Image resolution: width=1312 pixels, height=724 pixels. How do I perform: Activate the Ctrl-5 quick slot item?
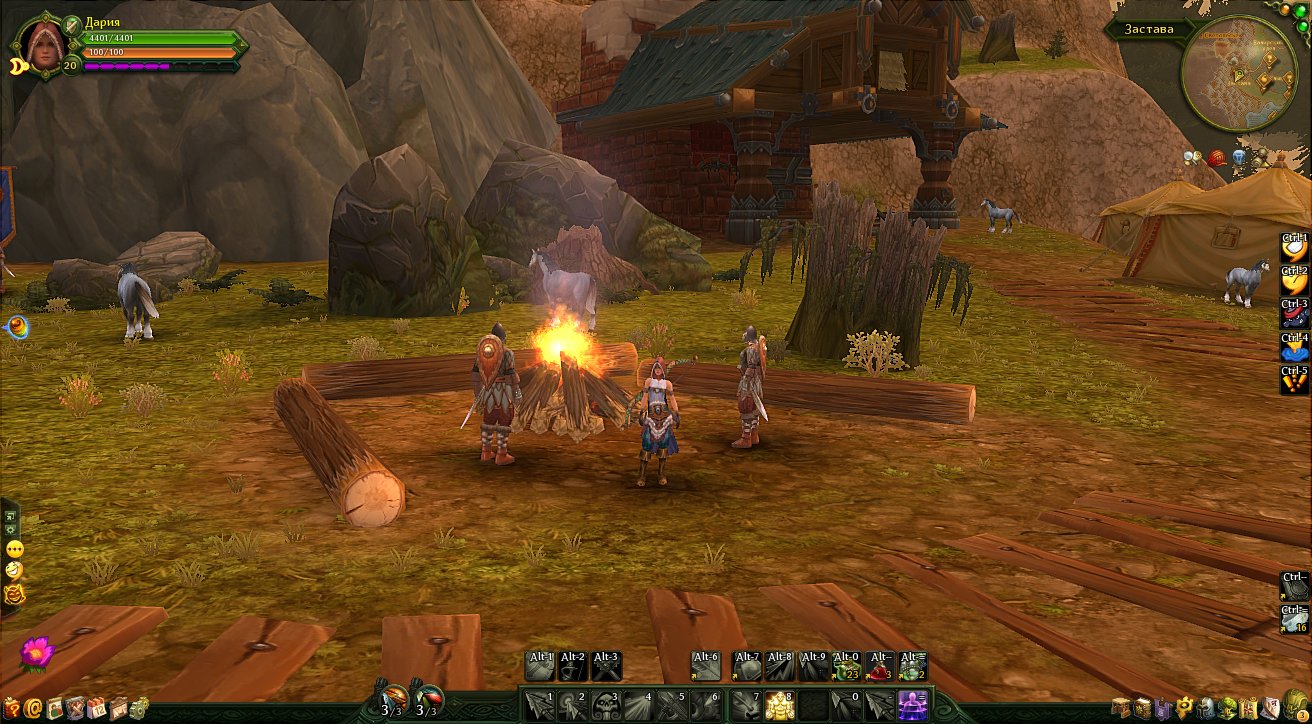pos(1295,380)
